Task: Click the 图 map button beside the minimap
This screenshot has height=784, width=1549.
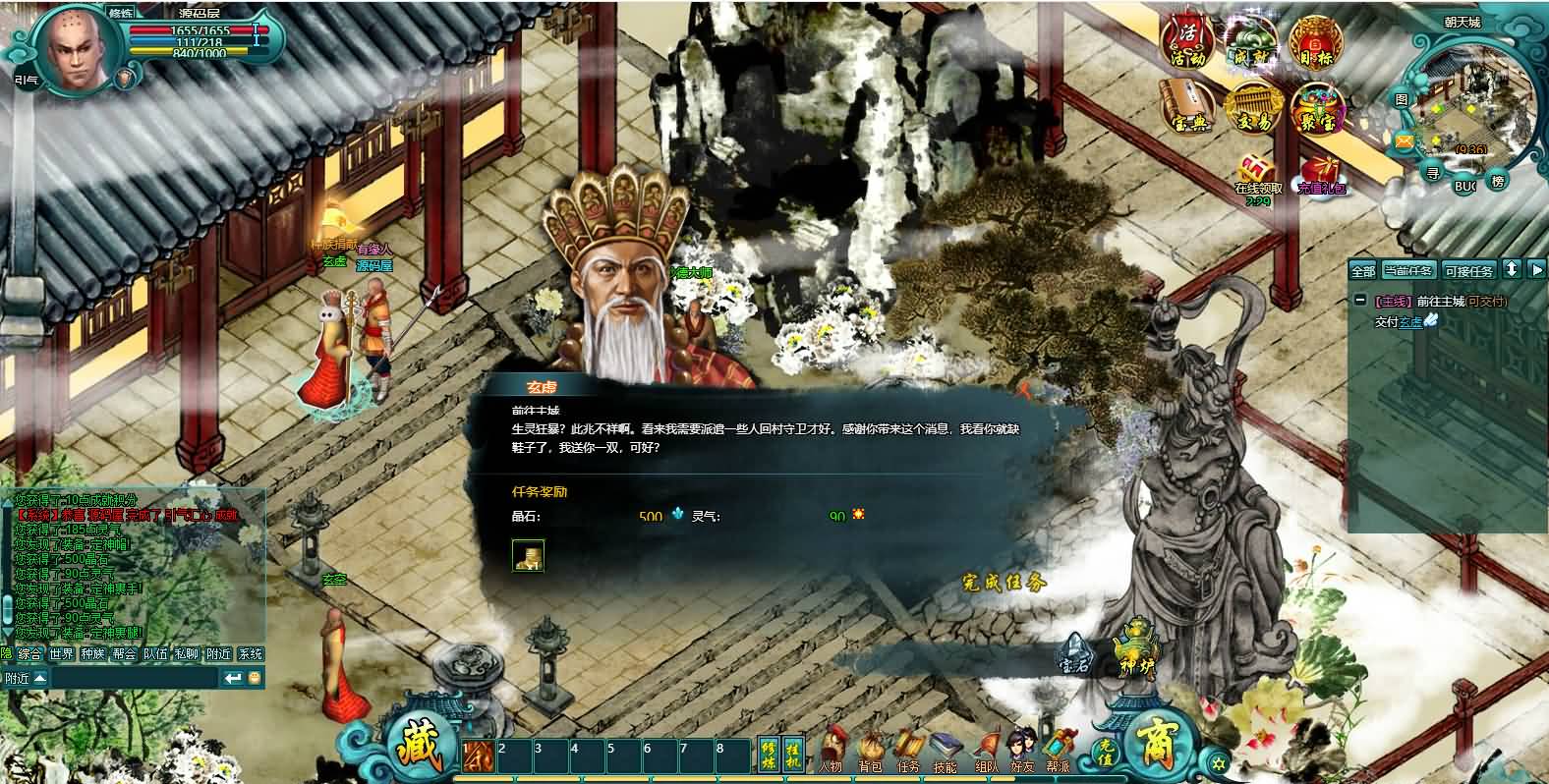Action: (1402, 100)
